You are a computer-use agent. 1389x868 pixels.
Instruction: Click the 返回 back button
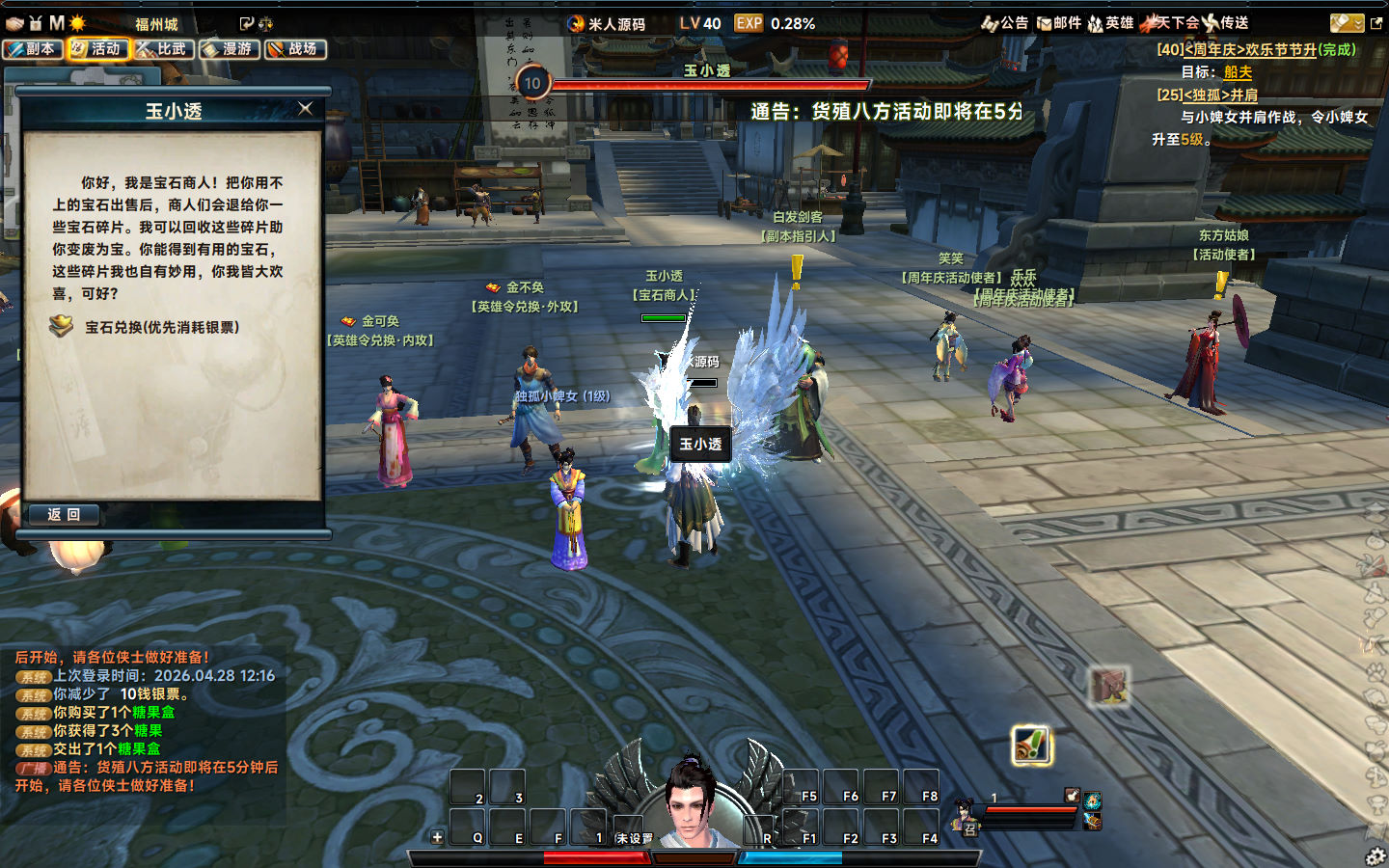(x=64, y=515)
